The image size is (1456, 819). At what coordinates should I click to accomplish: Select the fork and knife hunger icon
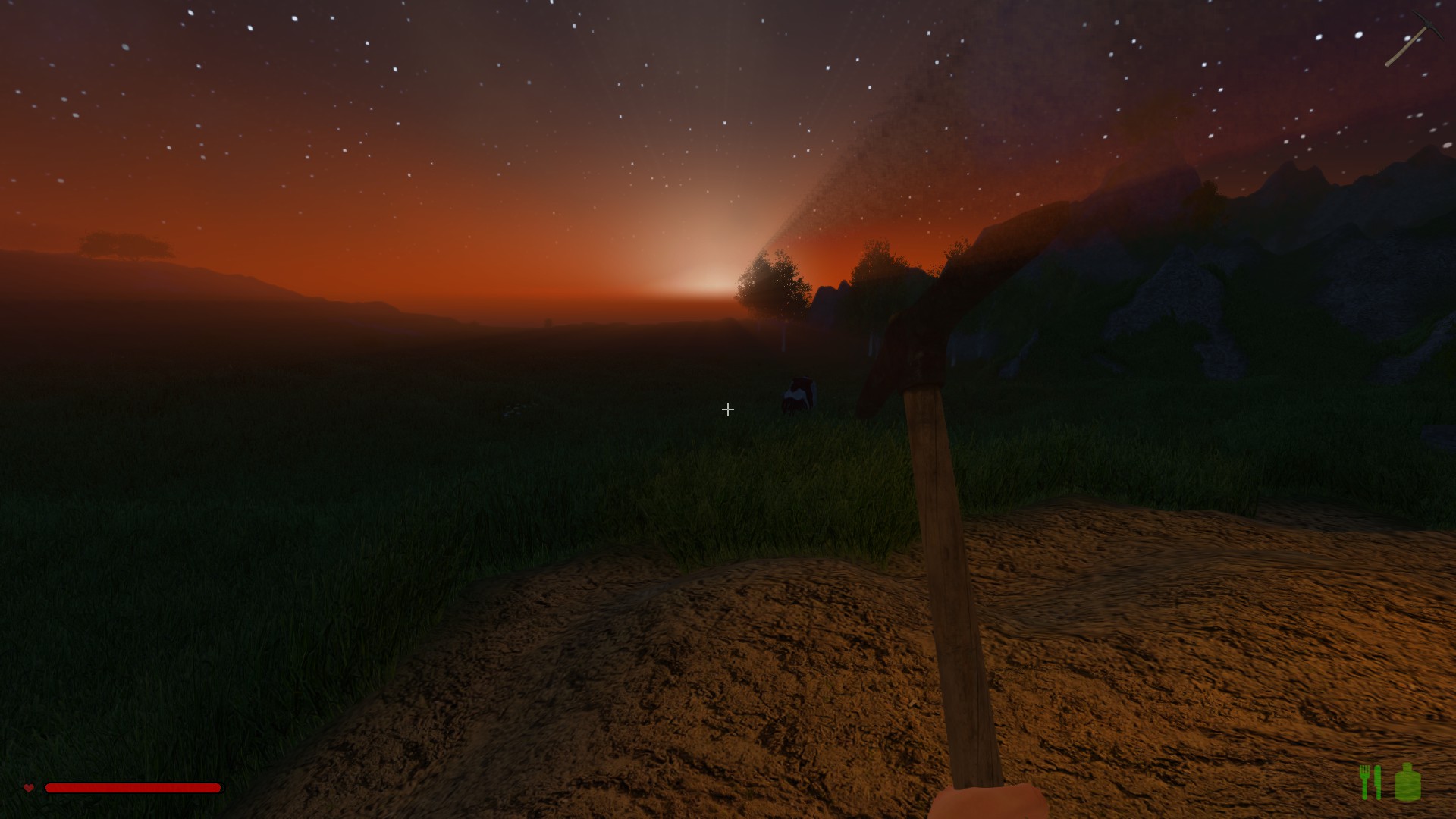pos(1370,782)
